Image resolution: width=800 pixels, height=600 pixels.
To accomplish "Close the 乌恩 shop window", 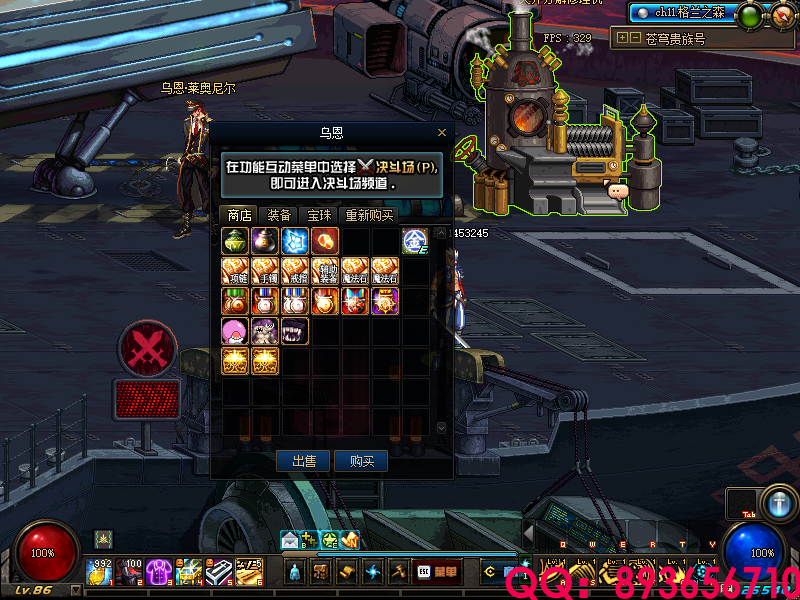I will [x=442, y=132].
